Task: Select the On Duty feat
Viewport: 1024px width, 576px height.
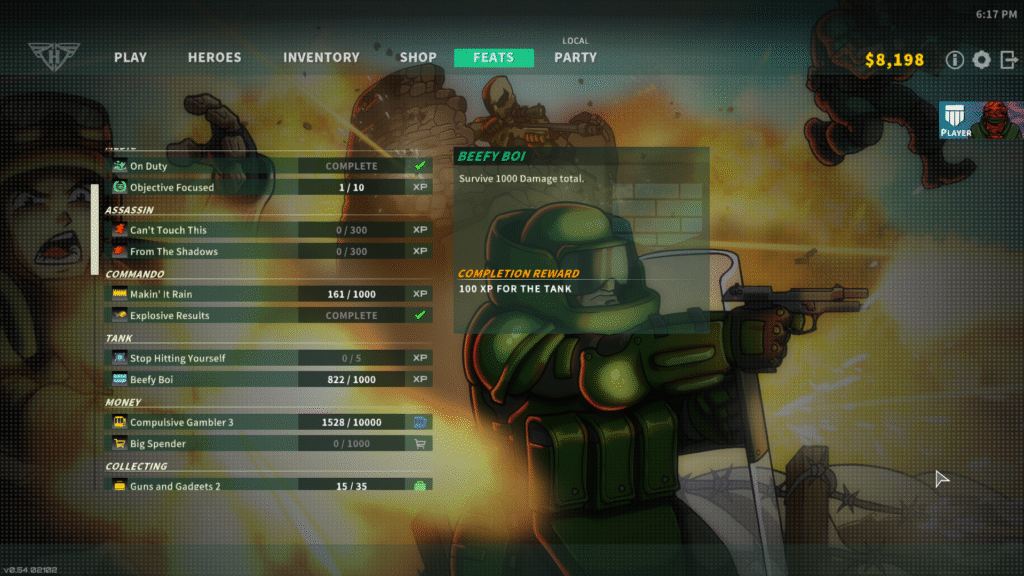Action: point(268,166)
